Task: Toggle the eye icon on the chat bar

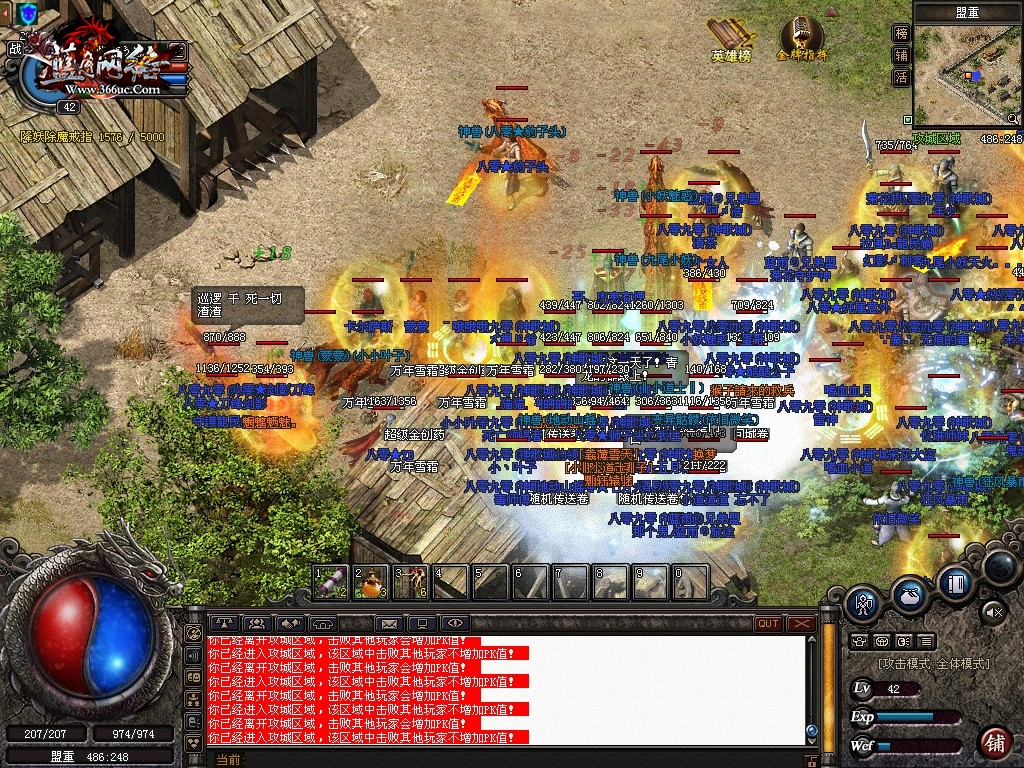Action: click(x=455, y=624)
